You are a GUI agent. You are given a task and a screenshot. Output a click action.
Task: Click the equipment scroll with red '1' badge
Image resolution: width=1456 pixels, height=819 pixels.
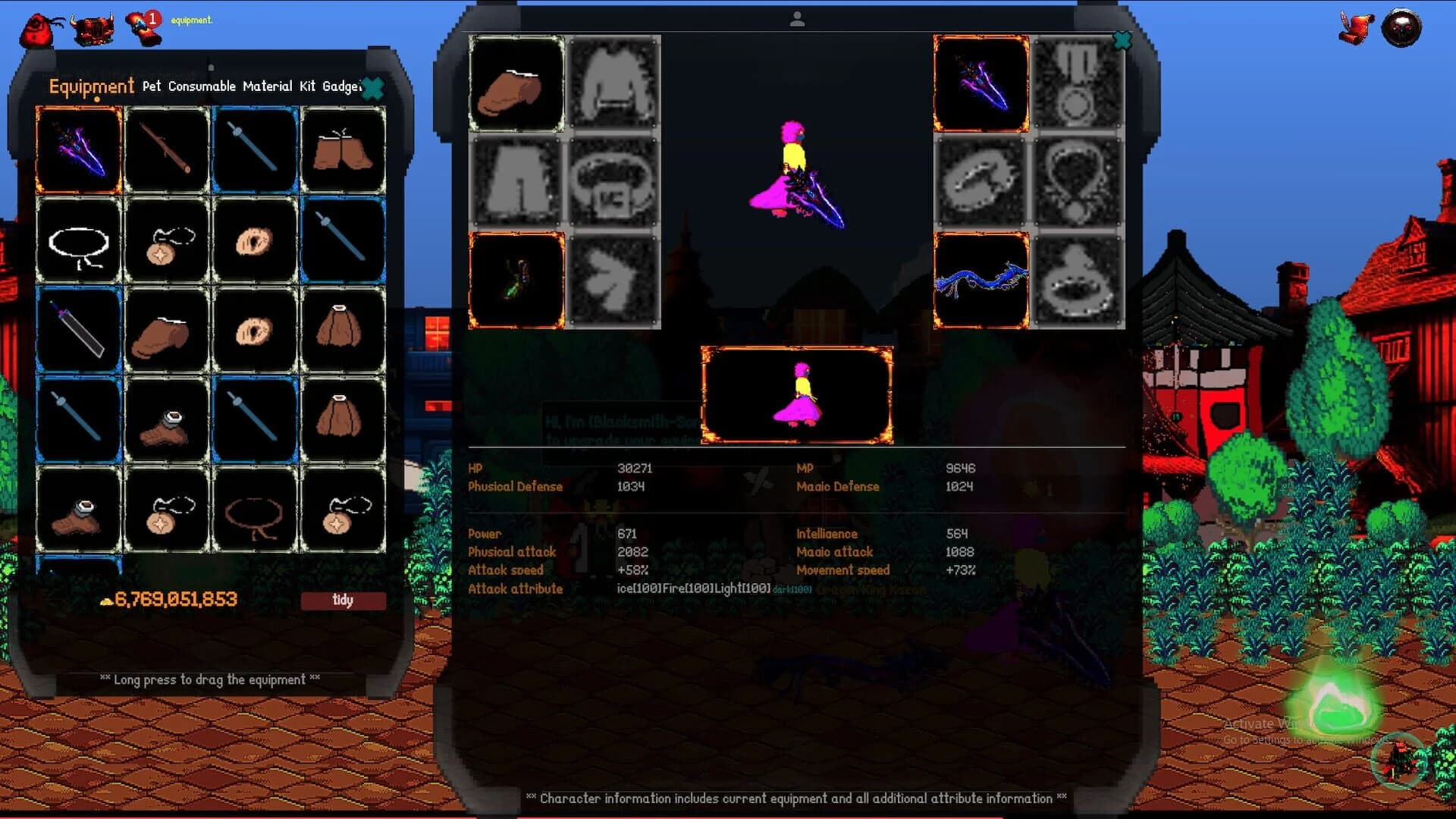(x=140, y=21)
